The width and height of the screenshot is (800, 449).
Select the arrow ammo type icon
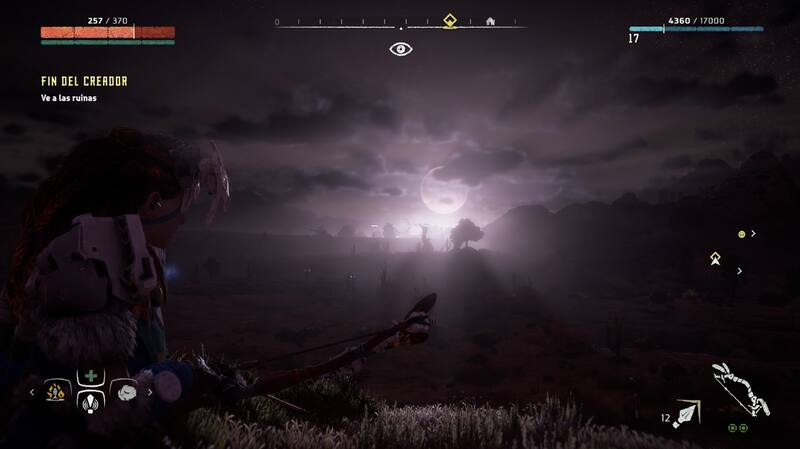tap(687, 412)
